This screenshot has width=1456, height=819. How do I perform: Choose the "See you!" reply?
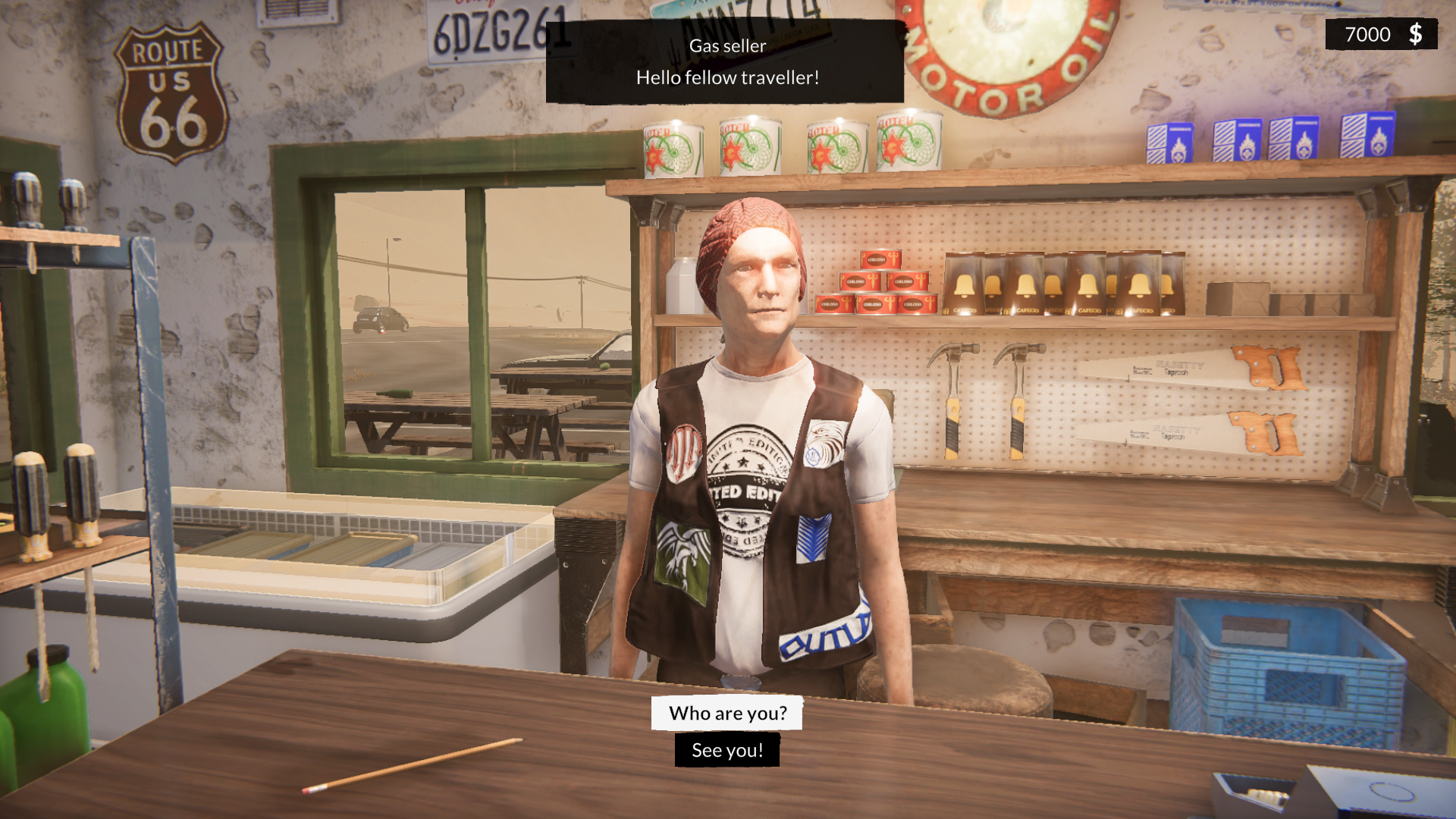pyautogui.click(x=727, y=750)
